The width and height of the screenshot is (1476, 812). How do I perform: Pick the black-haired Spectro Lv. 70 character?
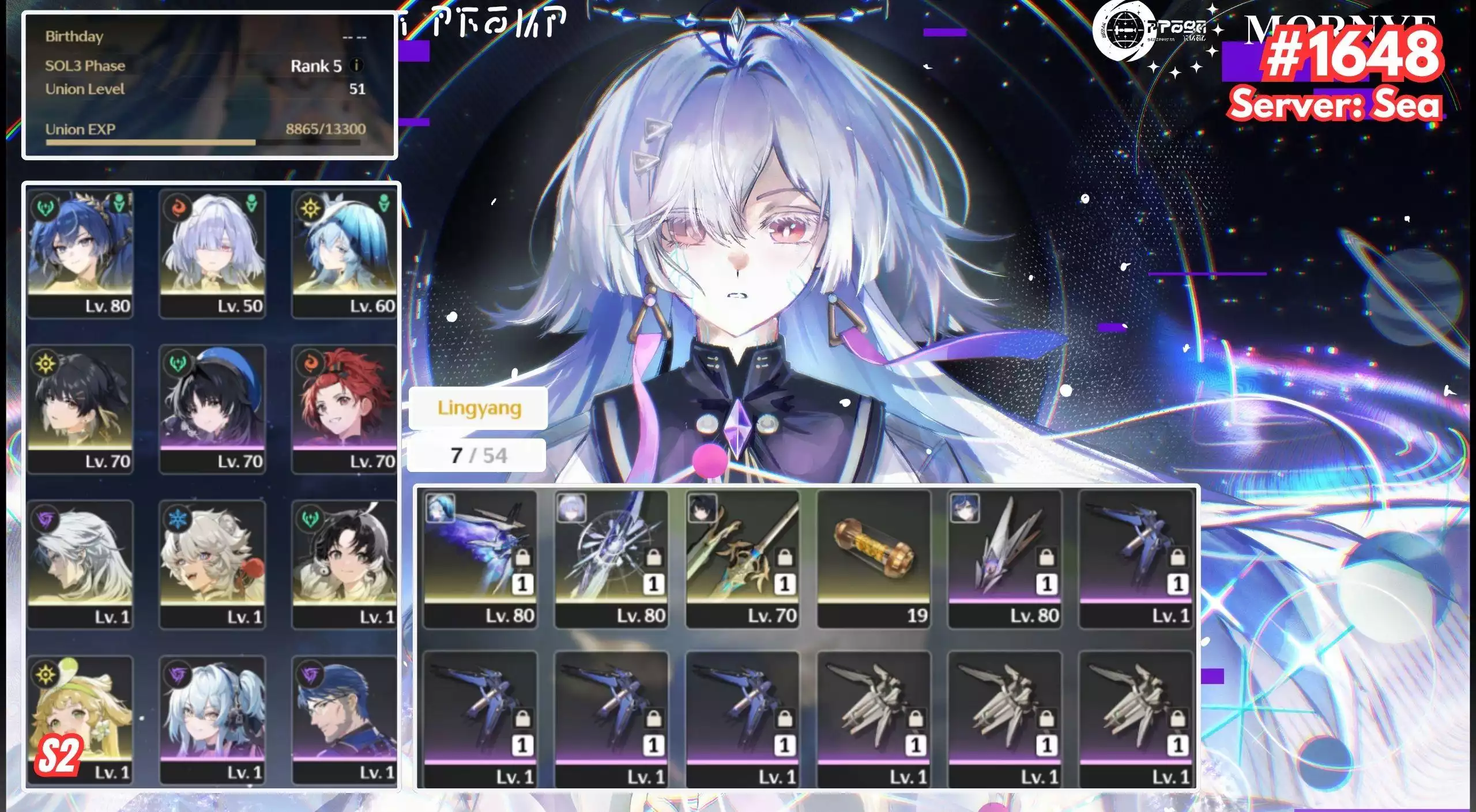(80, 409)
